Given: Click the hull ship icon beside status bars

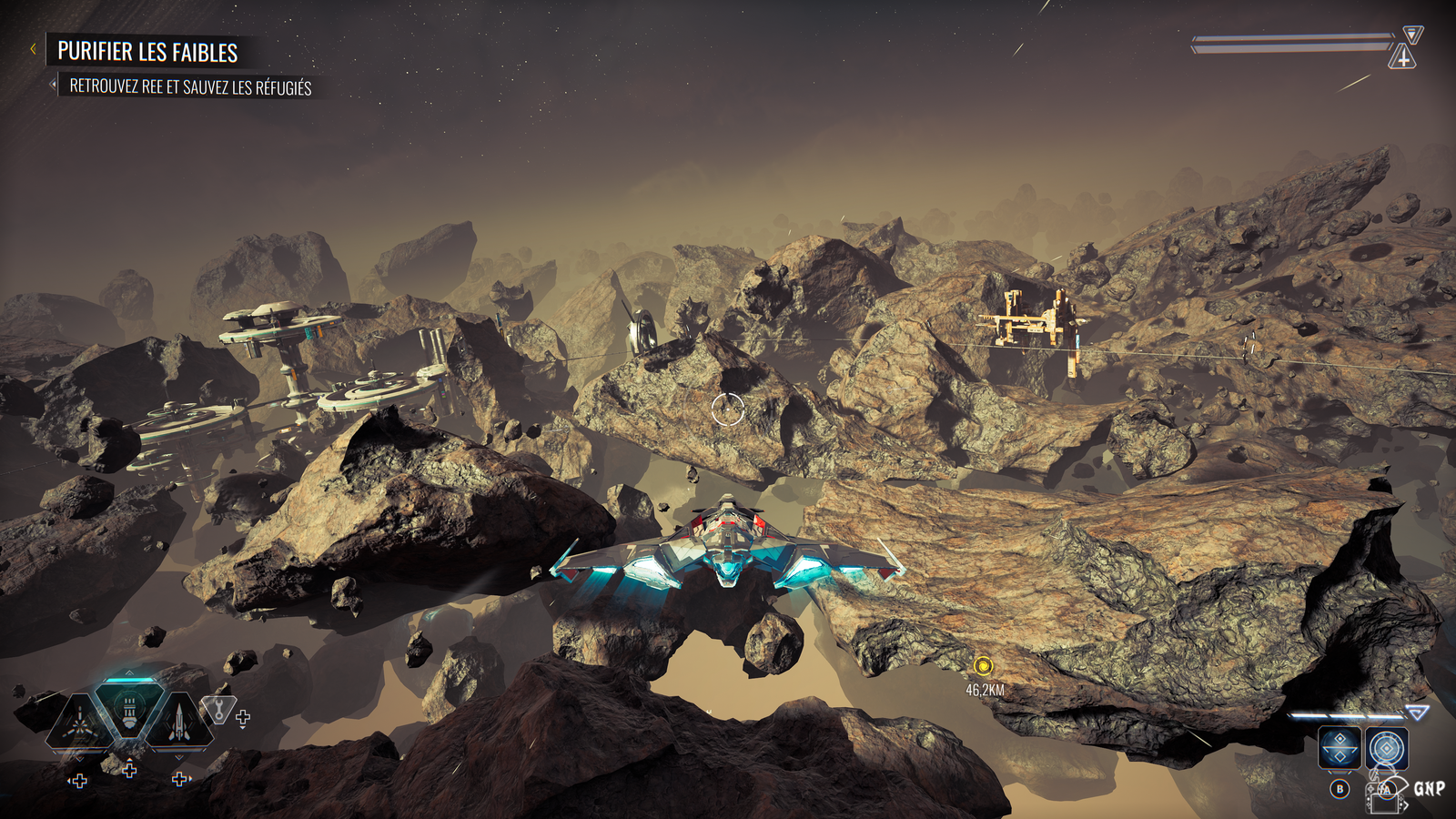Looking at the screenshot, I should point(1403,58).
